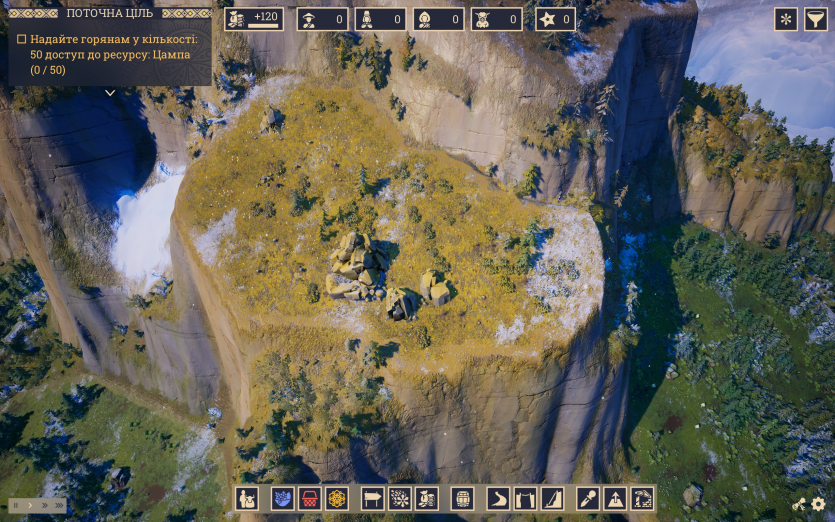Click the snowflake button in top bar
This screenshot has height=522, width=835.
786,19
